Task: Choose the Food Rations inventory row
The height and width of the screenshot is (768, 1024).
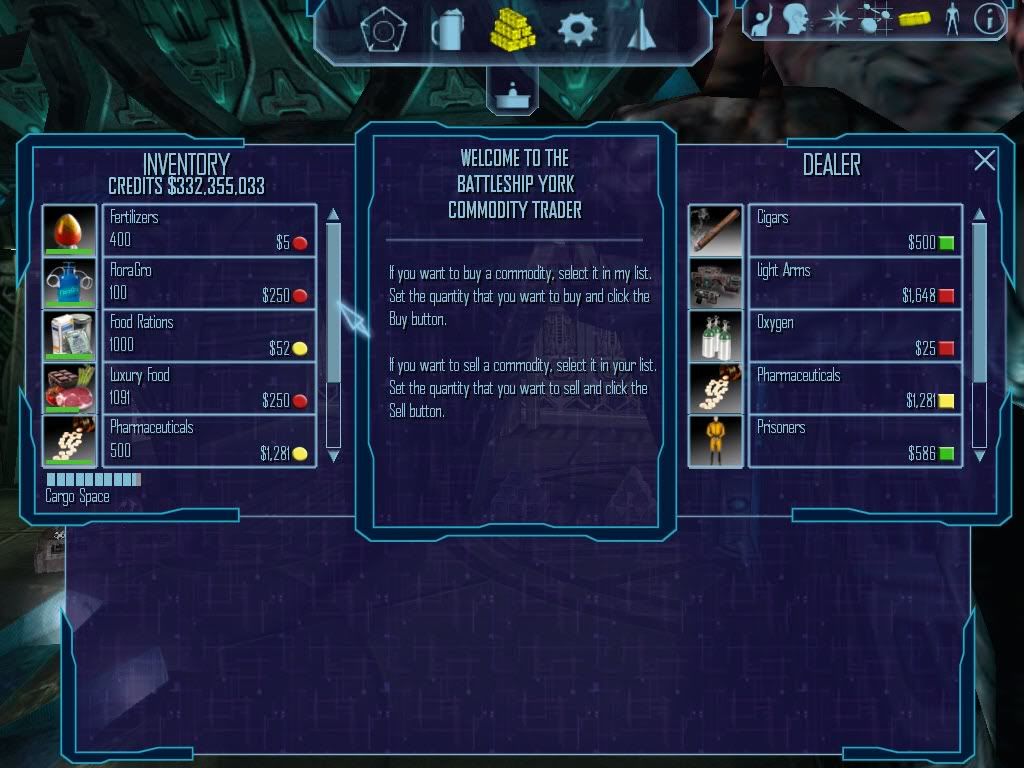Action: pyautogui.click(x=209, y=335)
